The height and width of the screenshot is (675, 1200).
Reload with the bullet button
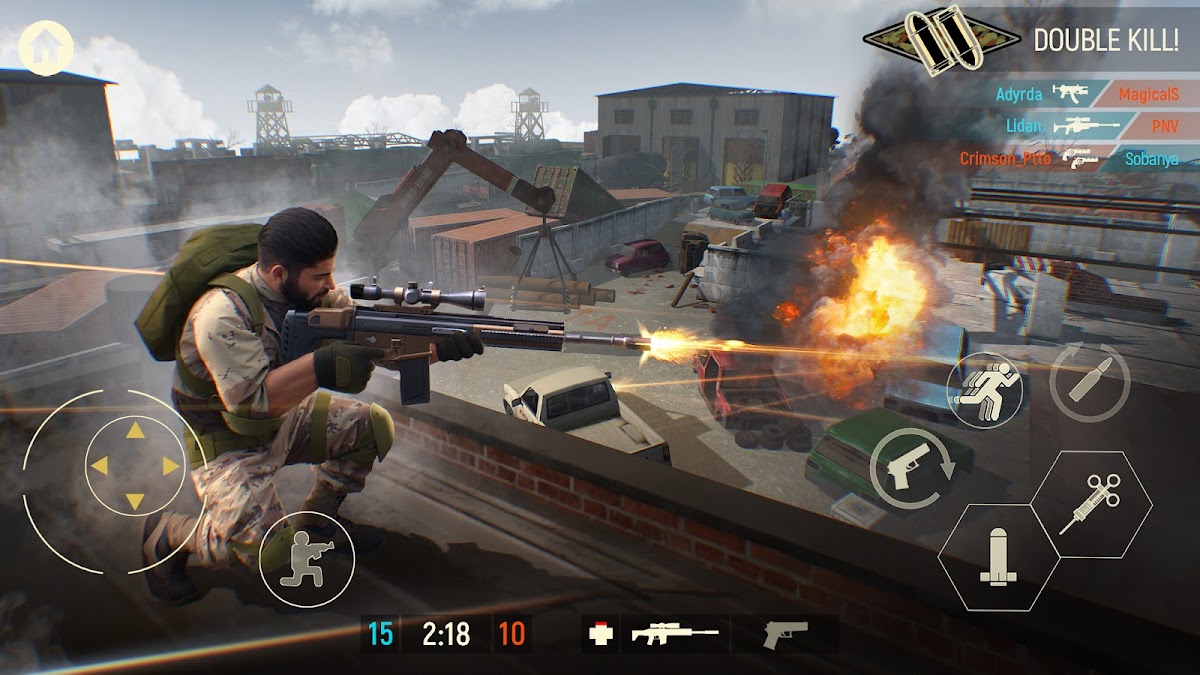pos(1089,381)
